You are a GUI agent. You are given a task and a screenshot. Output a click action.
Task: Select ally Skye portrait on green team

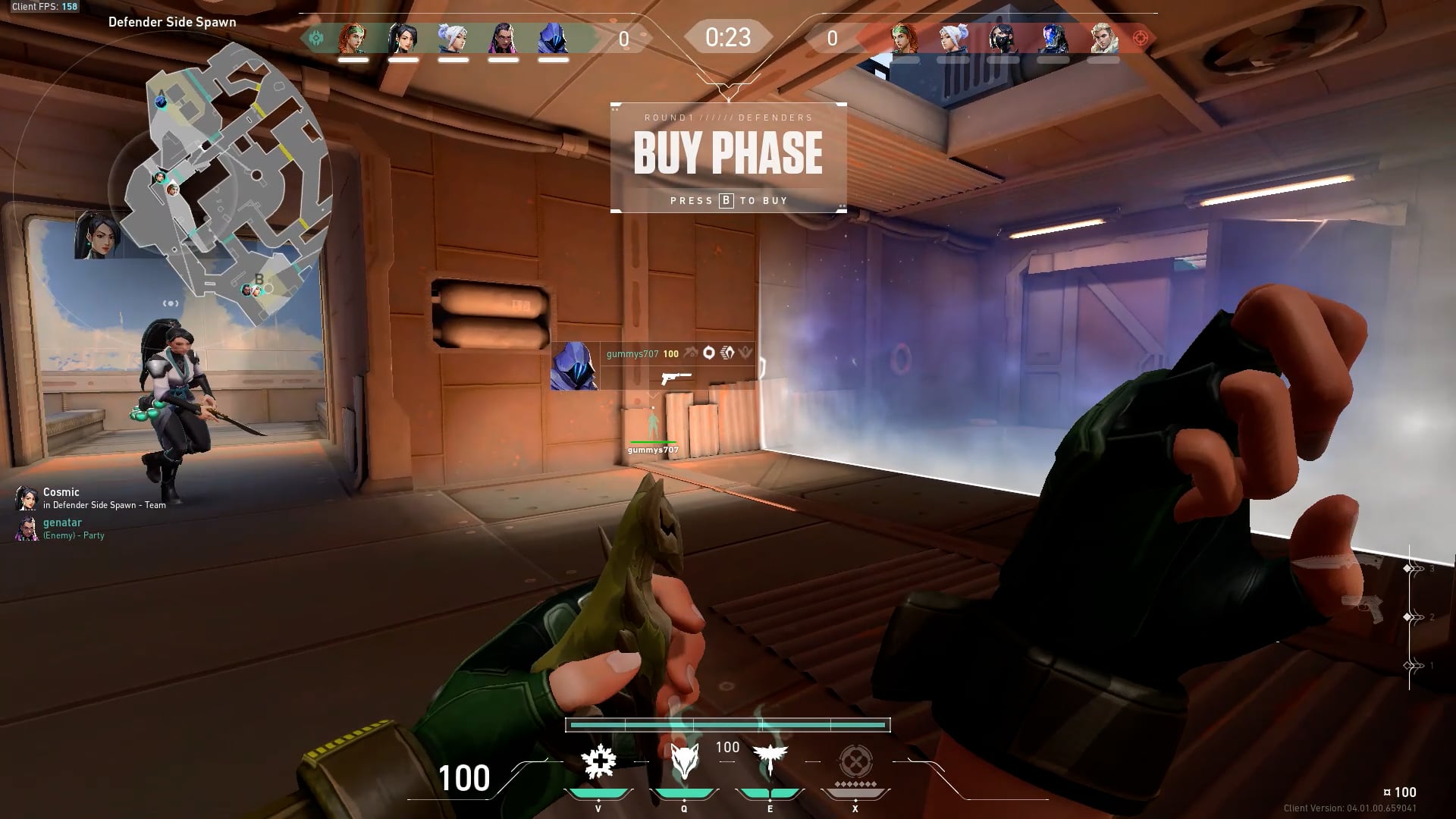pos(353,38)
